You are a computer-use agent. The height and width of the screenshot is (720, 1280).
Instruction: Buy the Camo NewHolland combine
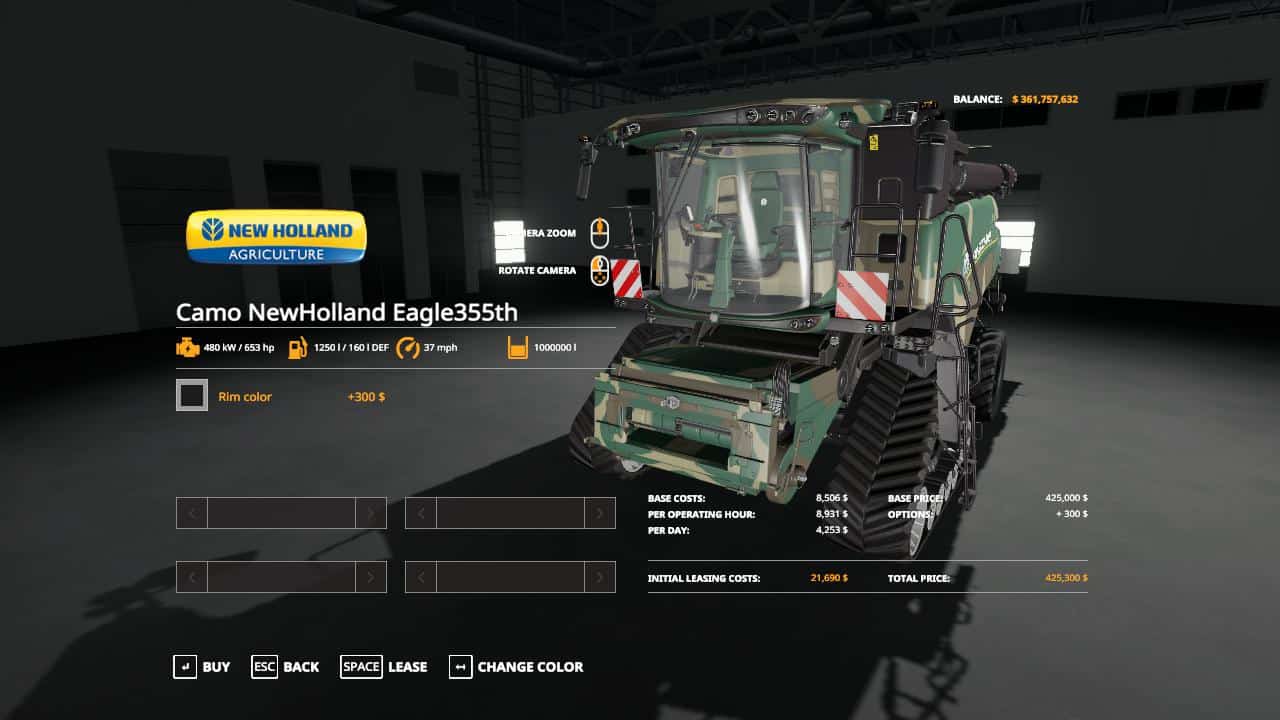point(202,667)
